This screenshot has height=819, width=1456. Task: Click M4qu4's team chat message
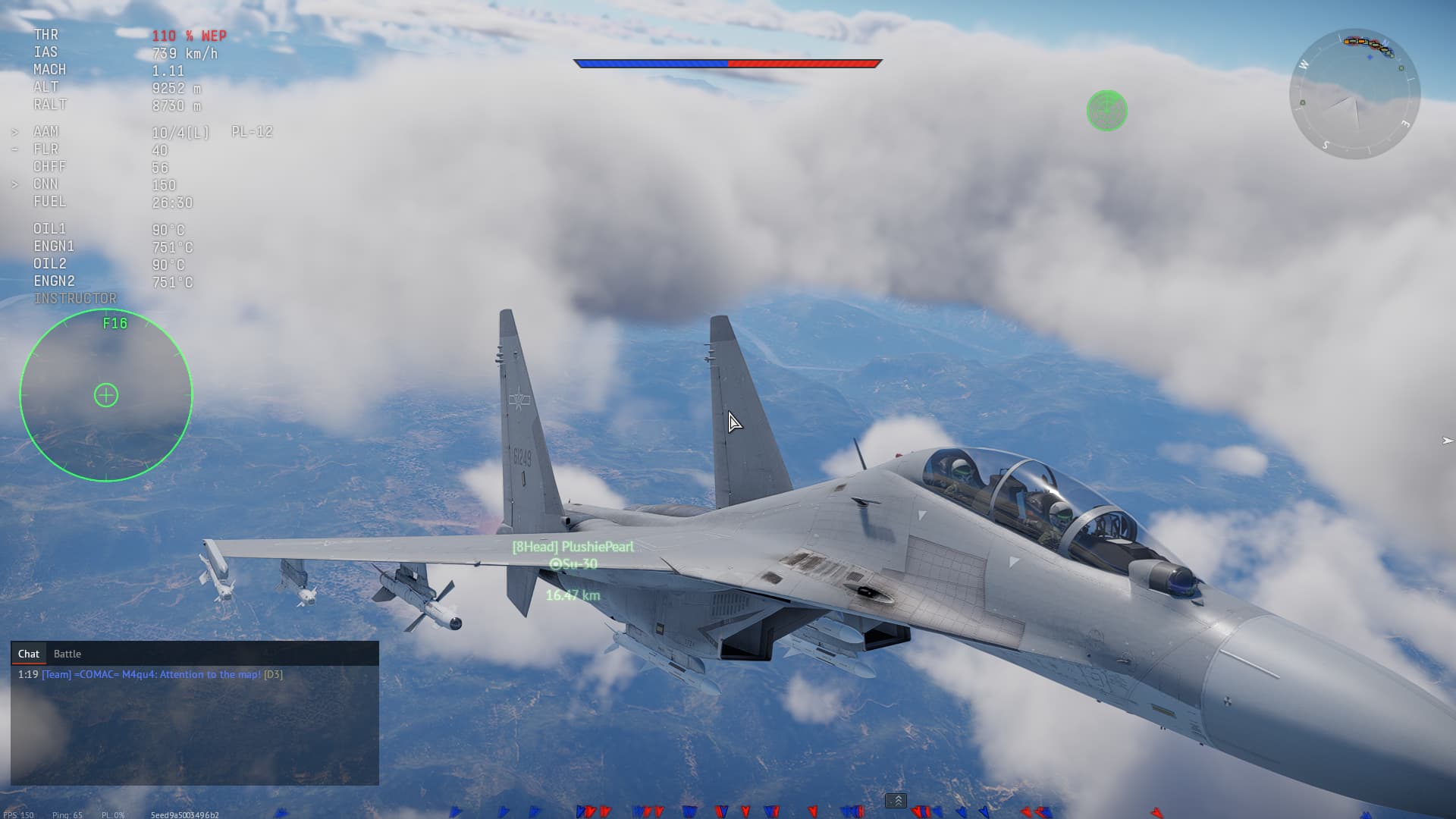(152, 673)
